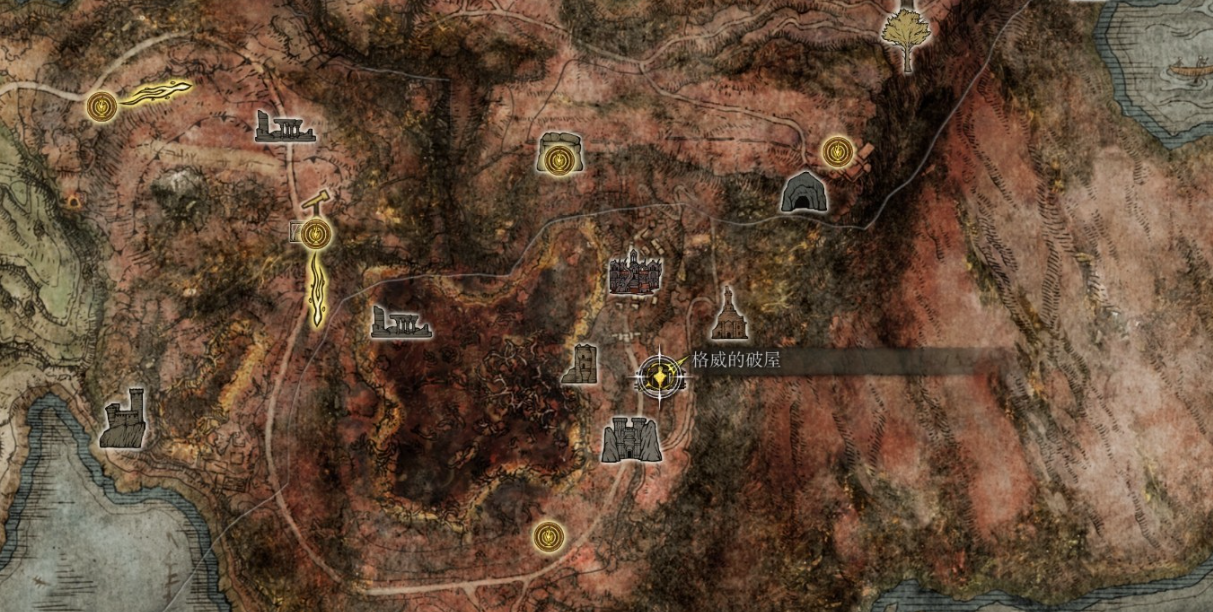Select the twin-towered gate fort marker
The image size is (1213, 612).
[x=631, y=439]
